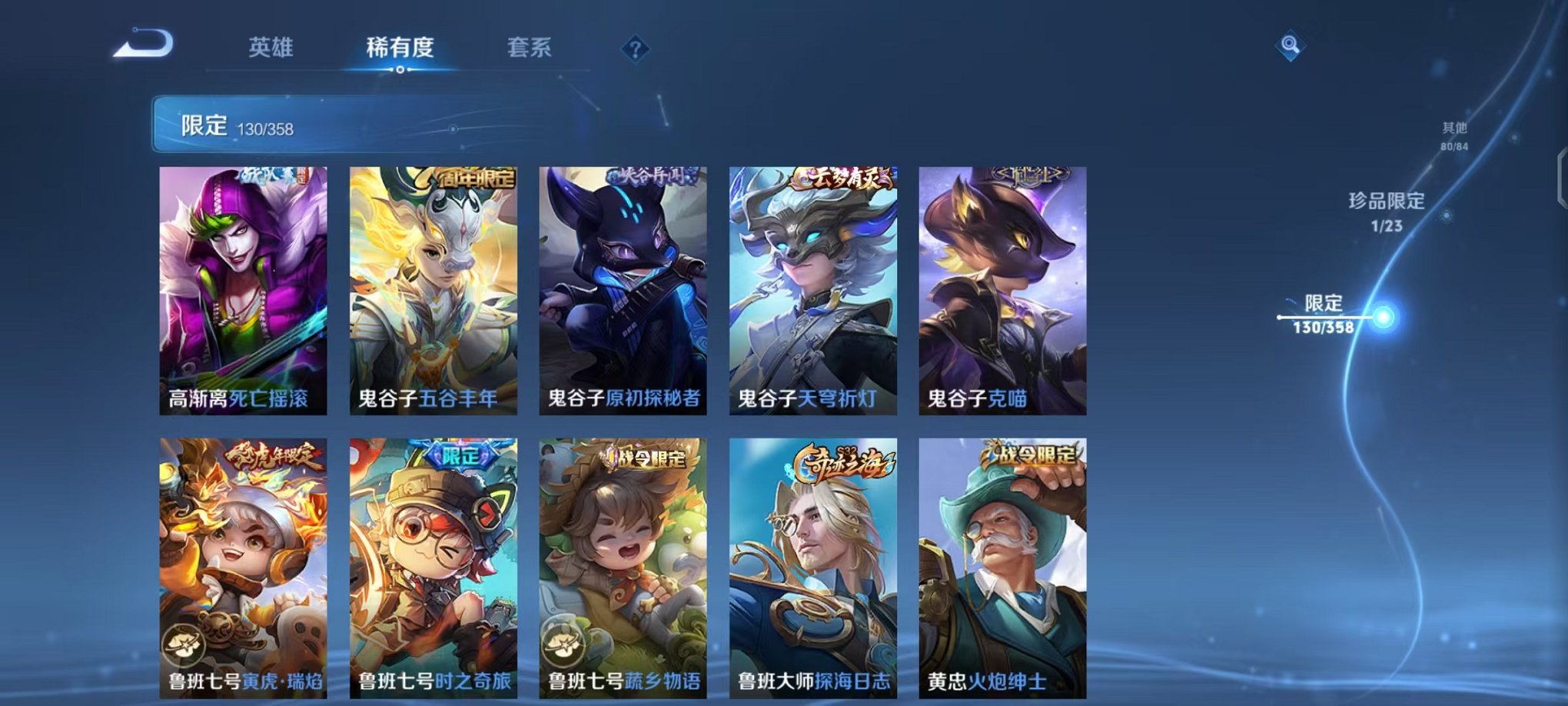The width and height of the screenshot is (1568, 706).
Task: Jump to the 其他 80/84 section
Action: [1453, 137]
